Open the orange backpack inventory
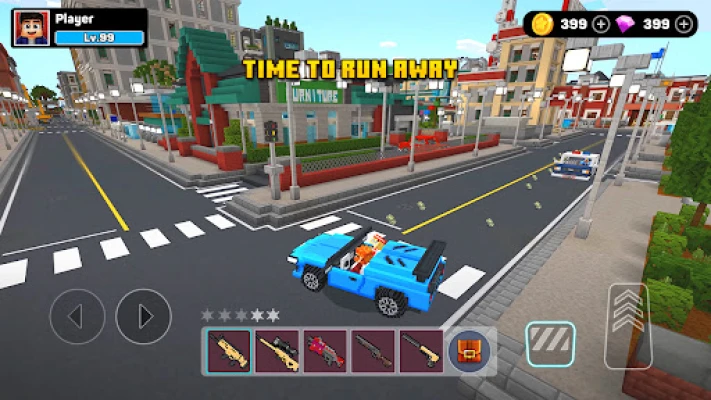Screen dimensions: 711x400 pos(466,352)
